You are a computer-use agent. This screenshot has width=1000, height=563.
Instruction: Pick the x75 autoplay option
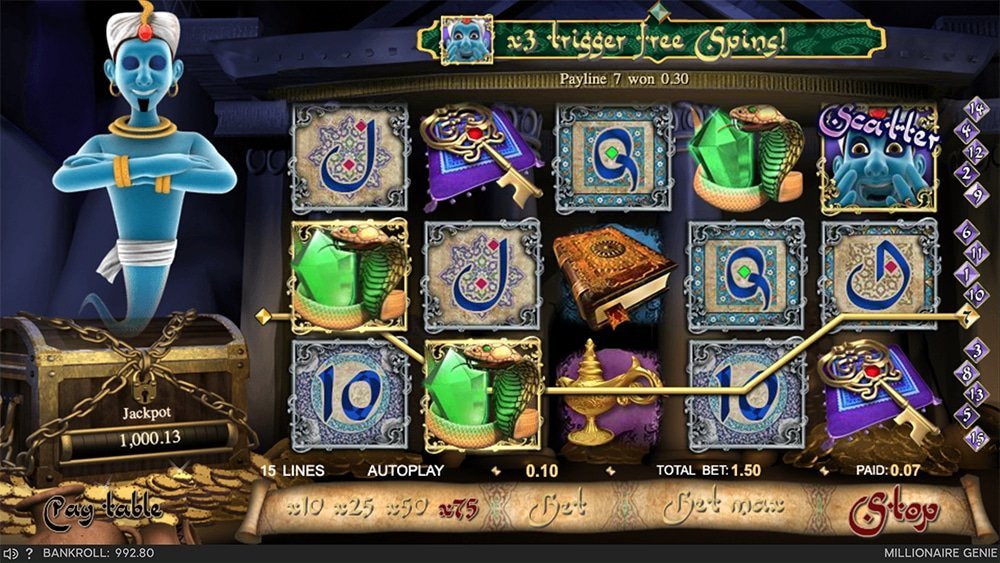[x=458, y=508]
